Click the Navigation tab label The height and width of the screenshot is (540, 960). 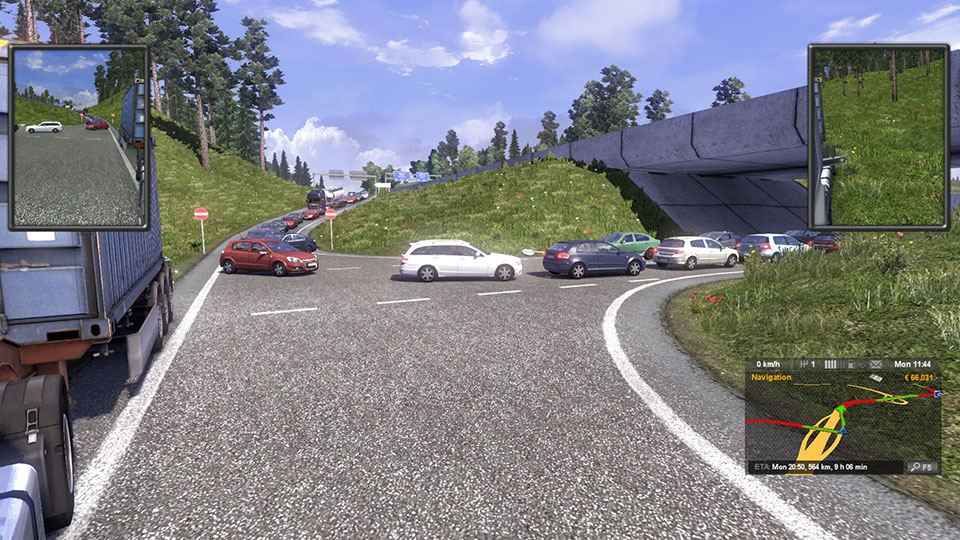pyautogui.click(x=772, y=378)
